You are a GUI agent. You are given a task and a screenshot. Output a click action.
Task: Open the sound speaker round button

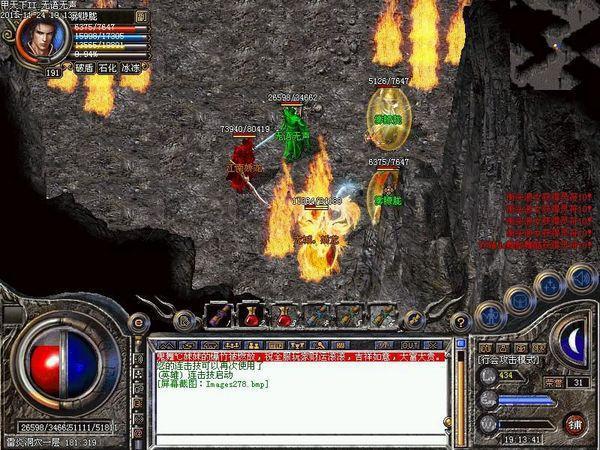pos(578,277)
